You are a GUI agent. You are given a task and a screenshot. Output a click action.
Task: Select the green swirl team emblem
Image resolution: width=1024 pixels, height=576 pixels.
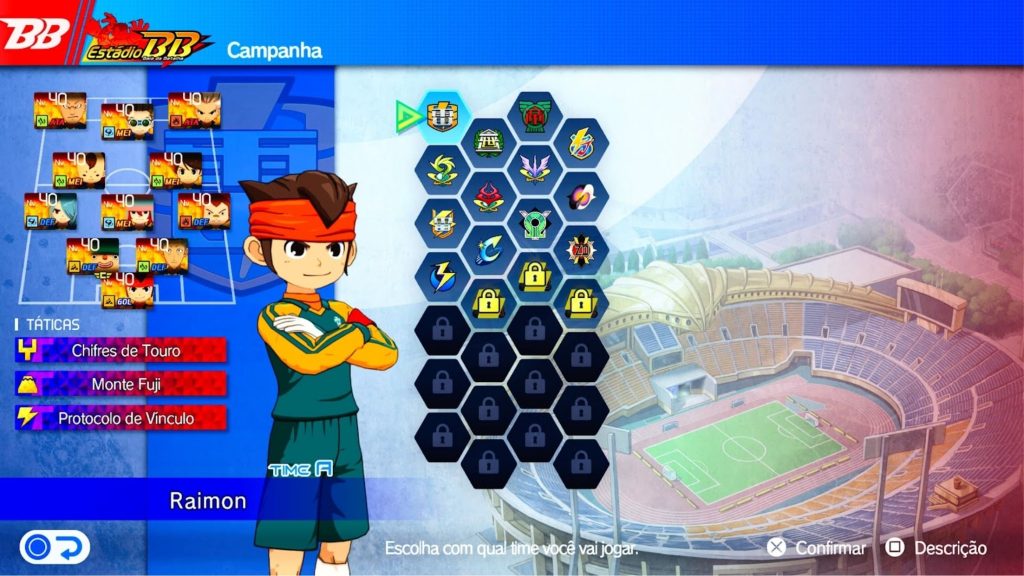442,169
